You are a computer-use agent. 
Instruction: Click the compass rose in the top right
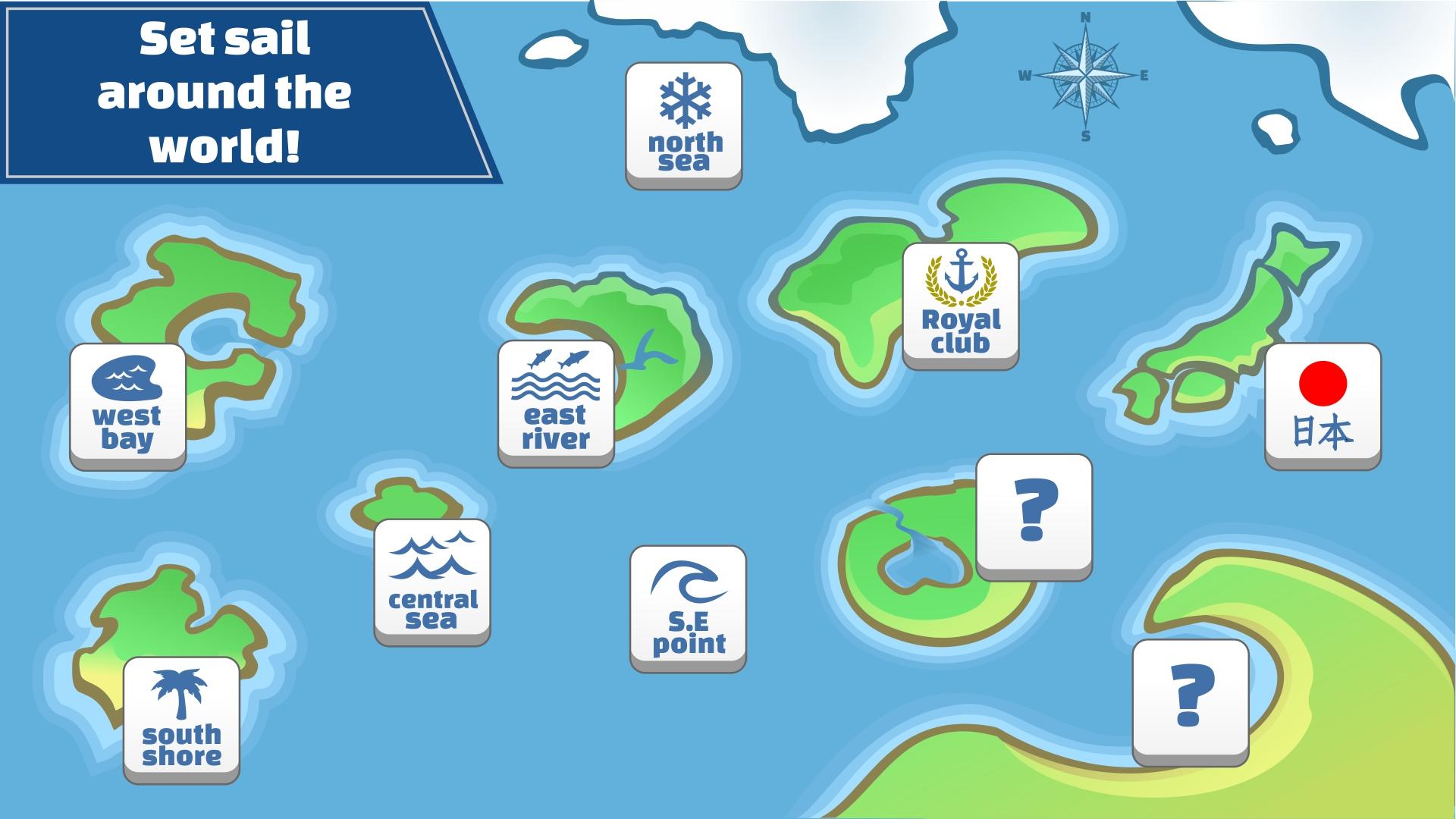tap(1084, 76)
